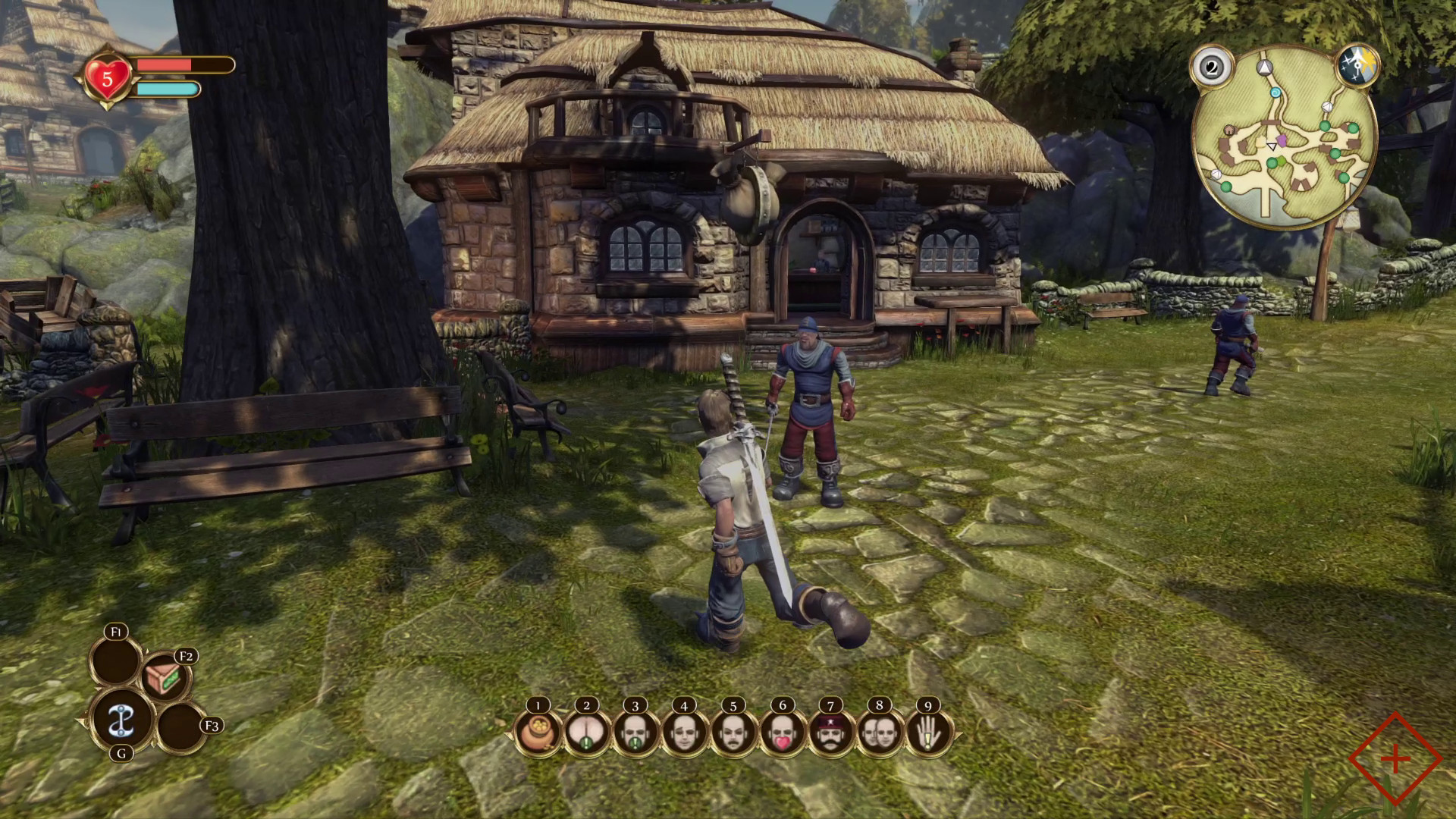This screenshot has height=819, width=1456.
Task: Click the green swirl demon door icon on minimap
Action: pyautogui.click(x=1276, y=93)
